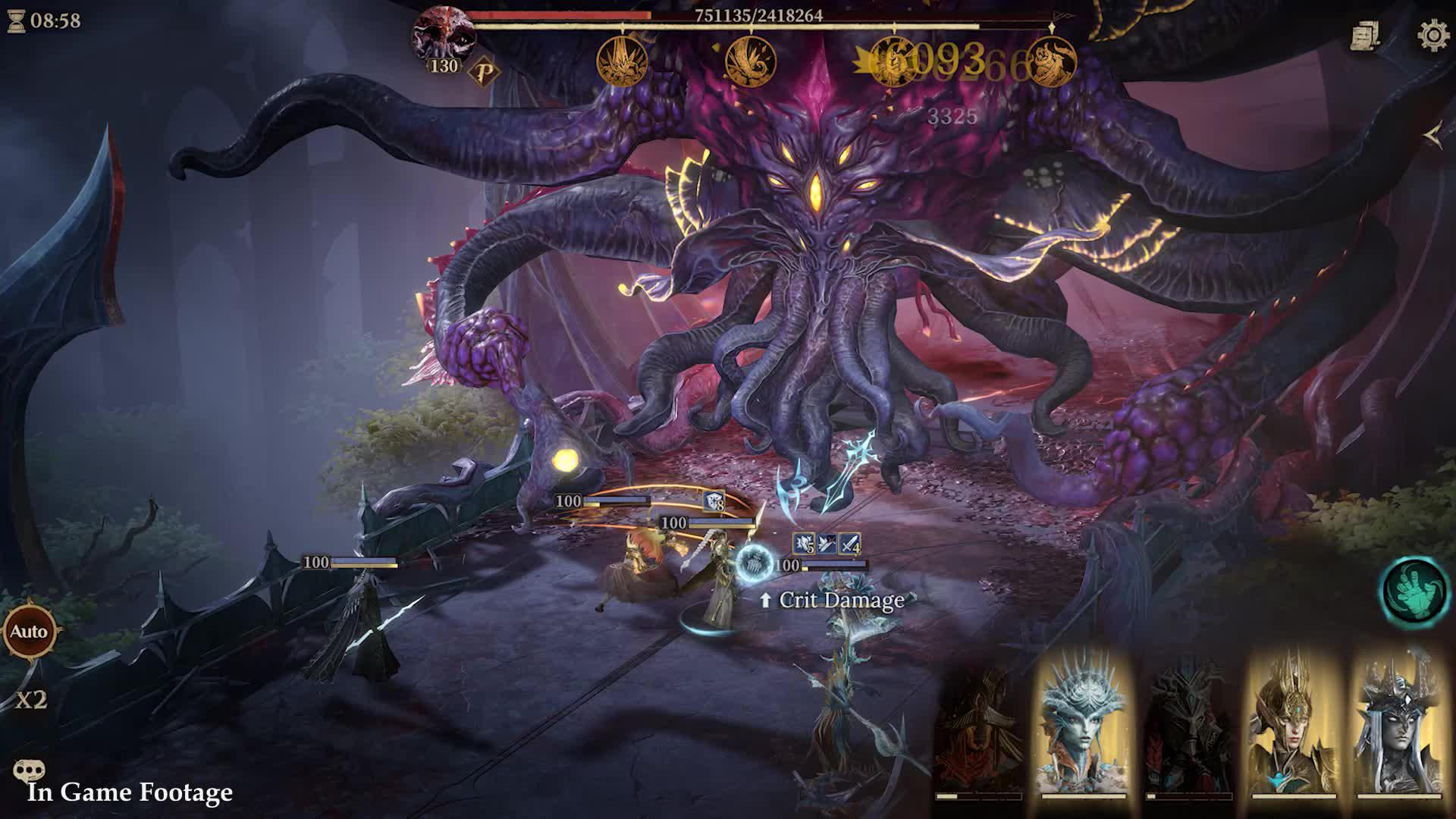Select the golden-crowned elf hero portrait
Viewport: 1456px width, 819px height.
[x=1293, y=726]
